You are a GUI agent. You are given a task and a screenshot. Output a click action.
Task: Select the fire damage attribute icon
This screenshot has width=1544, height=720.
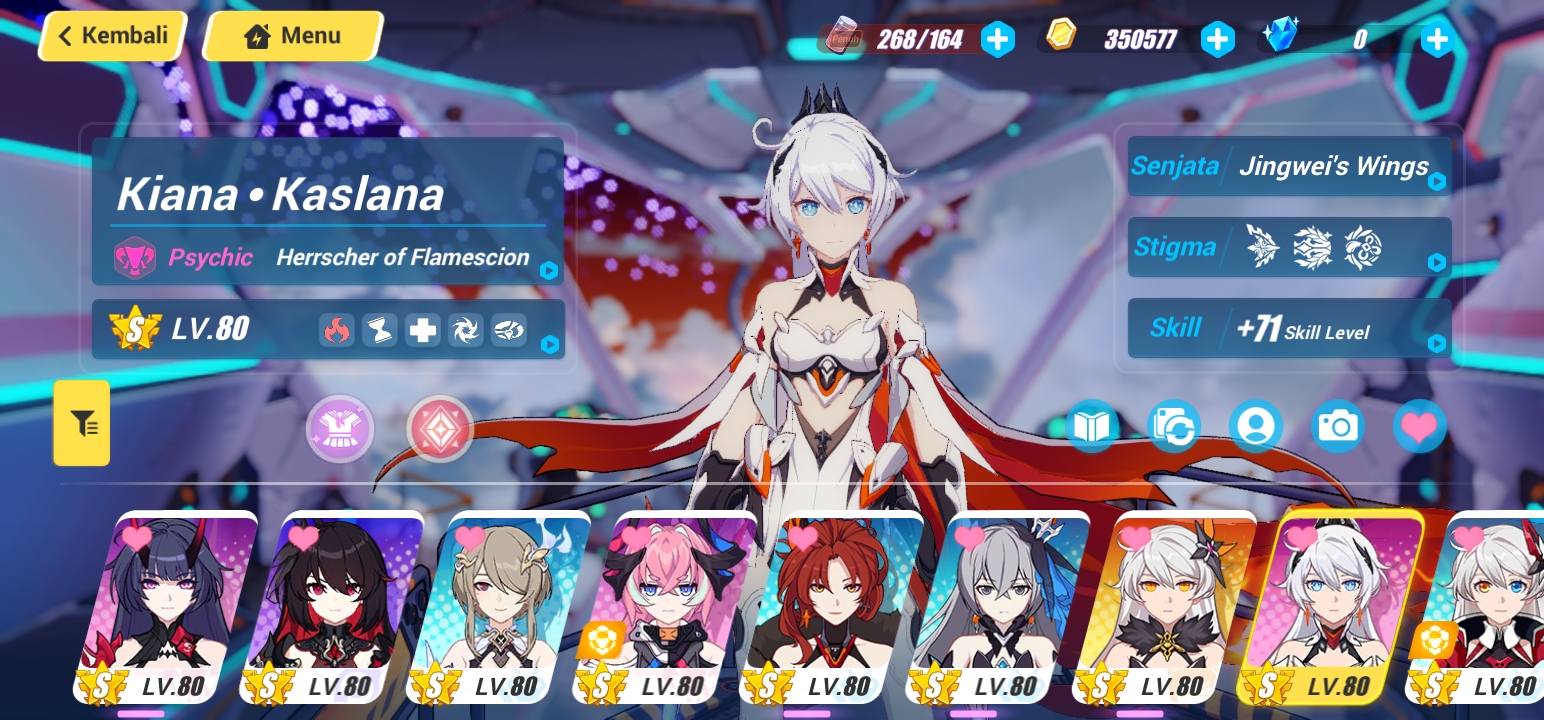[x=338, y=330]
